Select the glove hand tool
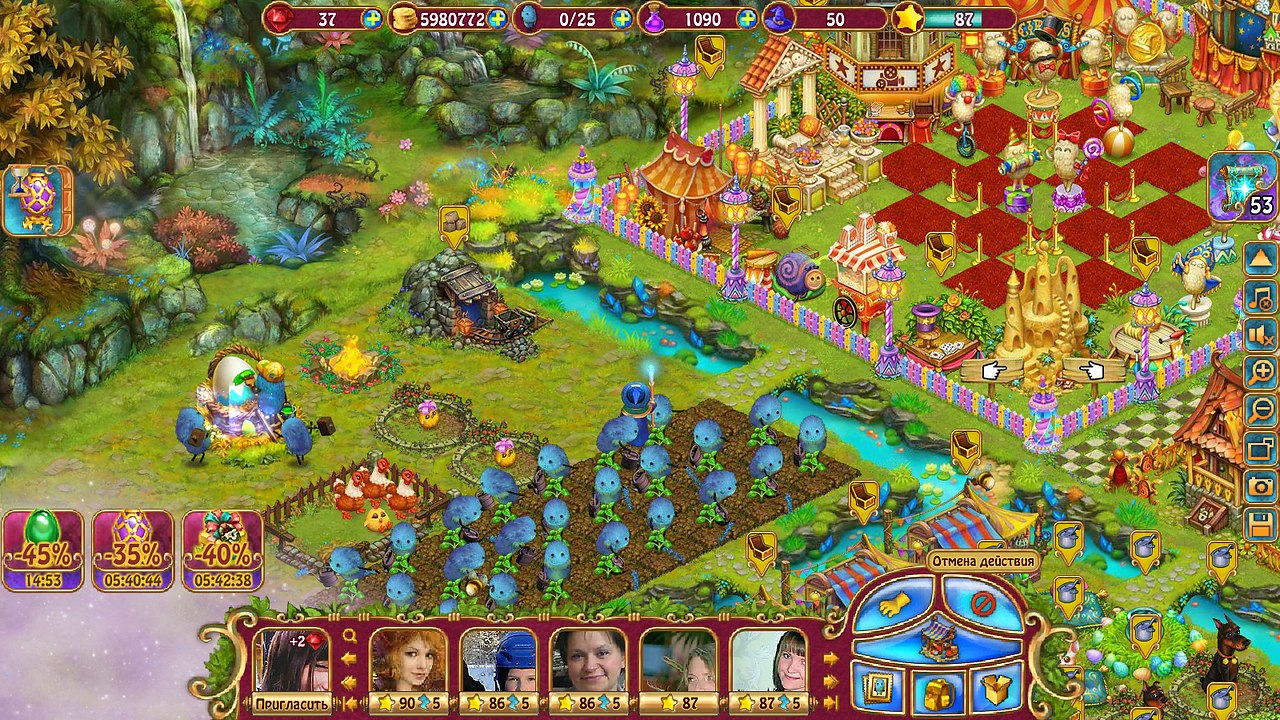Viewport: 1280px width, 720px height. [x=893, y=602]
